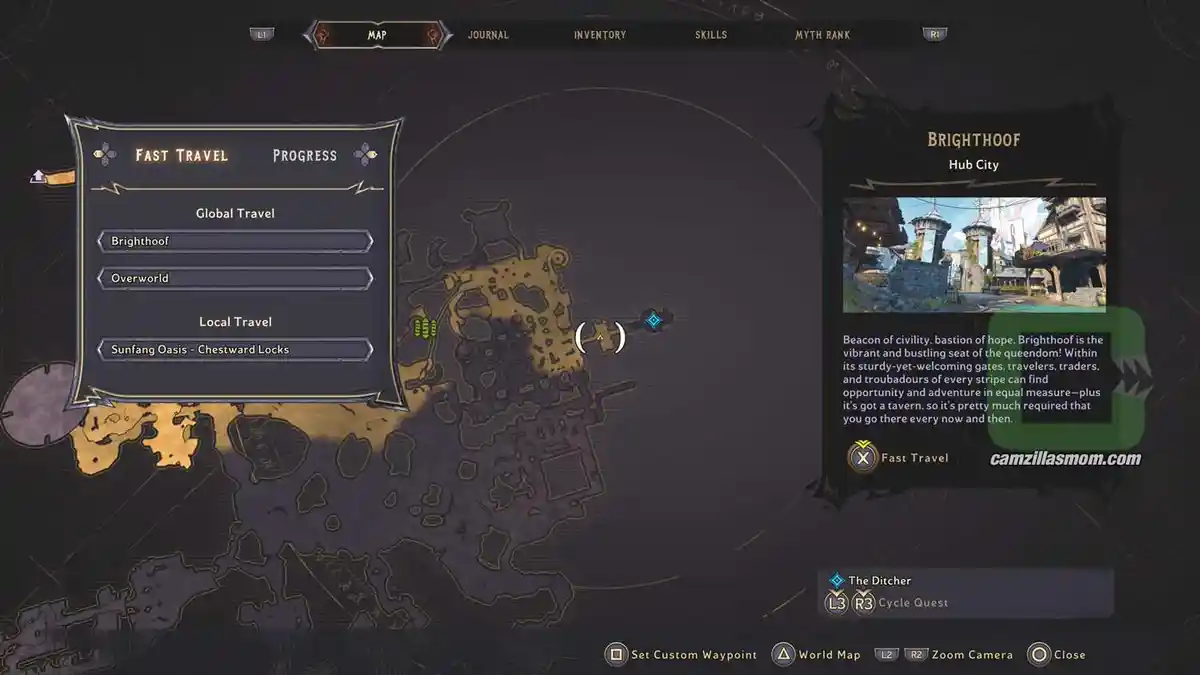Switch to the Journal tab
The image size is (1200, 675).
[488, 35]
